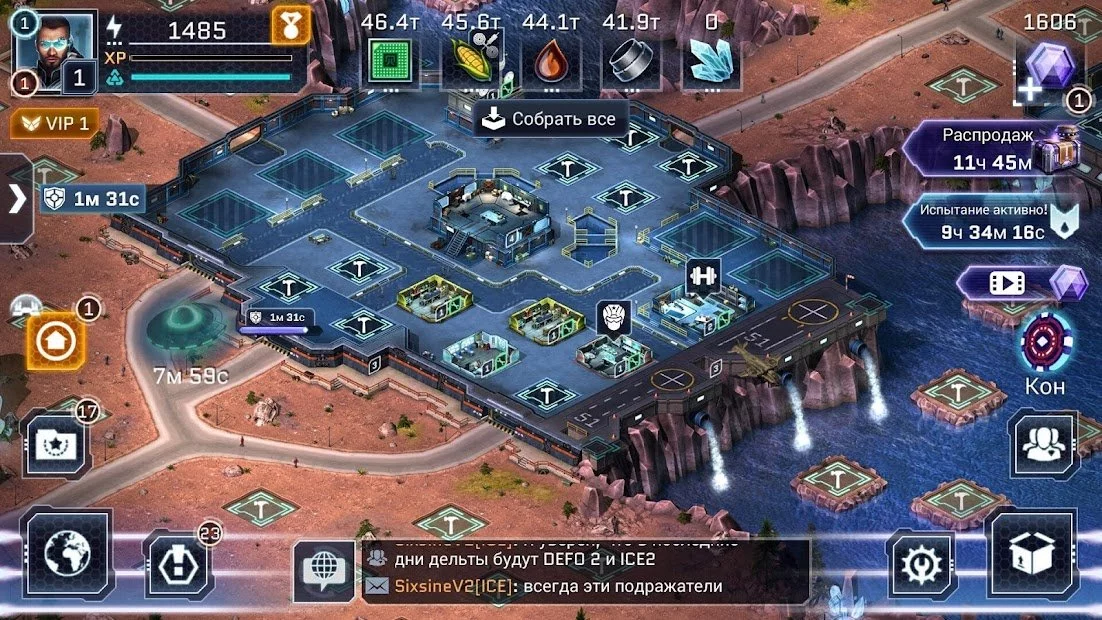The width and height of the screenshot is (1102, 620).
Task: Open the Распродаж sale offer
Action: tap(985, 148)
